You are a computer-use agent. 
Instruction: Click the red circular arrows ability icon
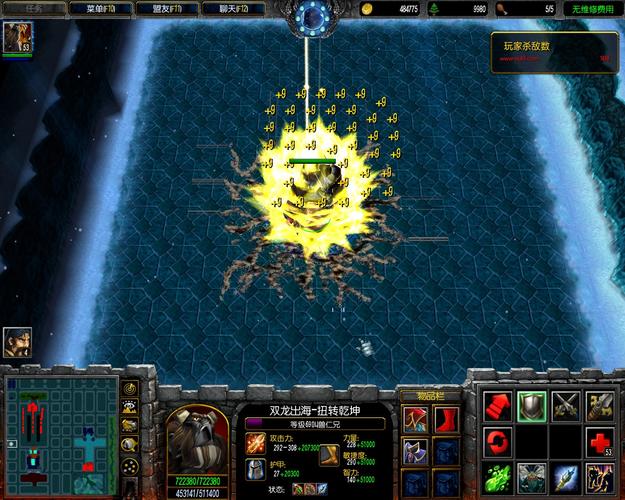pos(497,440)
